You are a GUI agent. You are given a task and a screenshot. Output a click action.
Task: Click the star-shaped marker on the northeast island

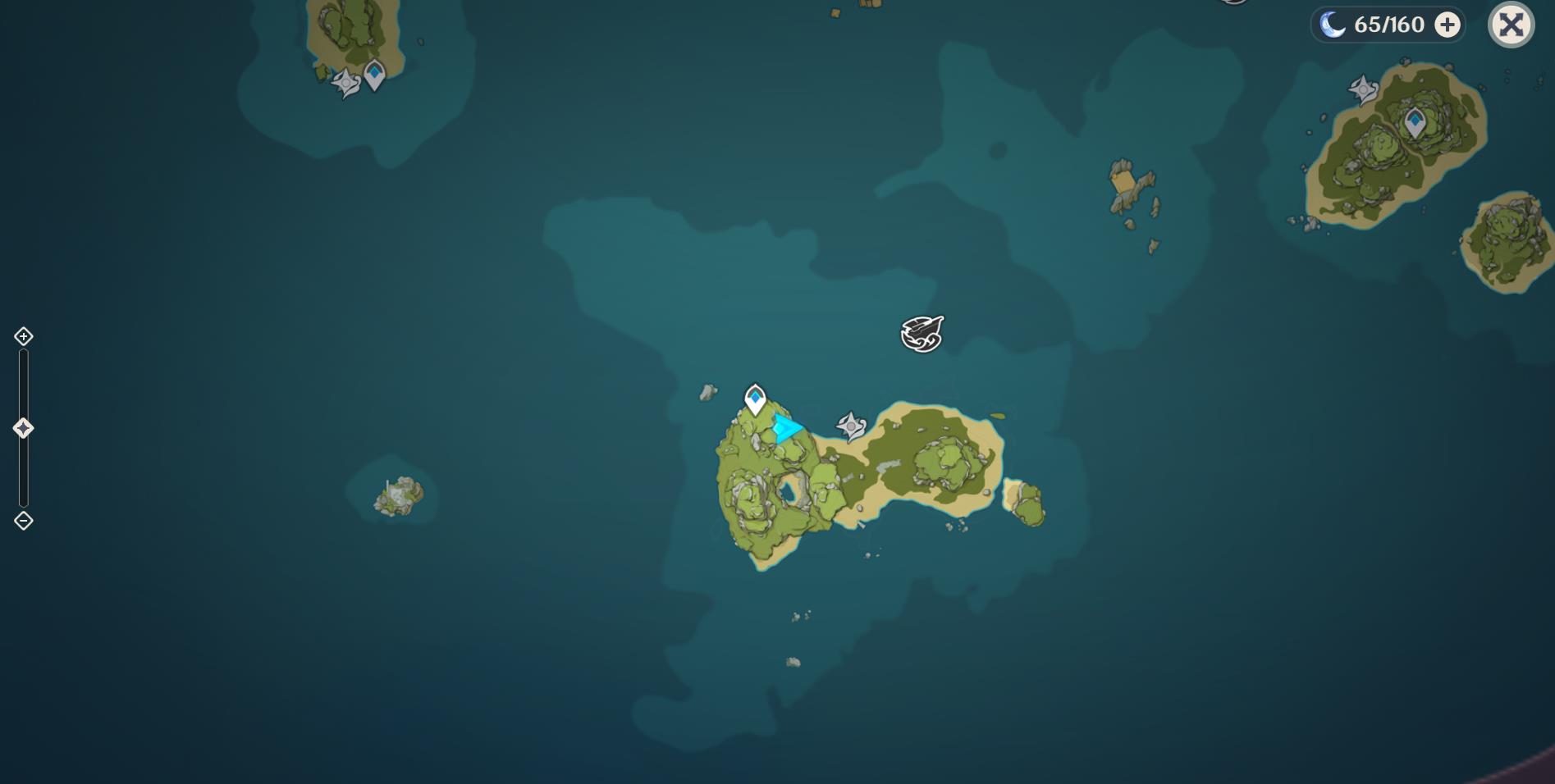point(1361,88)
